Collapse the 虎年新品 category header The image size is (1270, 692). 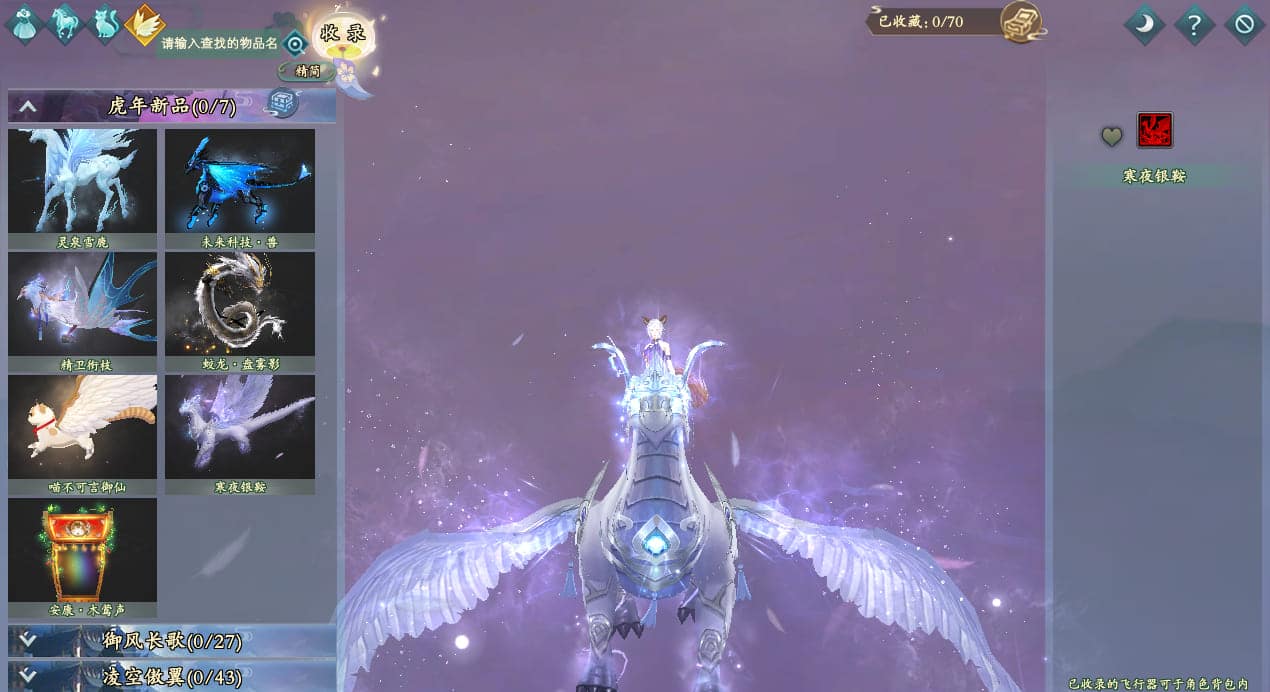pos(28,106)
